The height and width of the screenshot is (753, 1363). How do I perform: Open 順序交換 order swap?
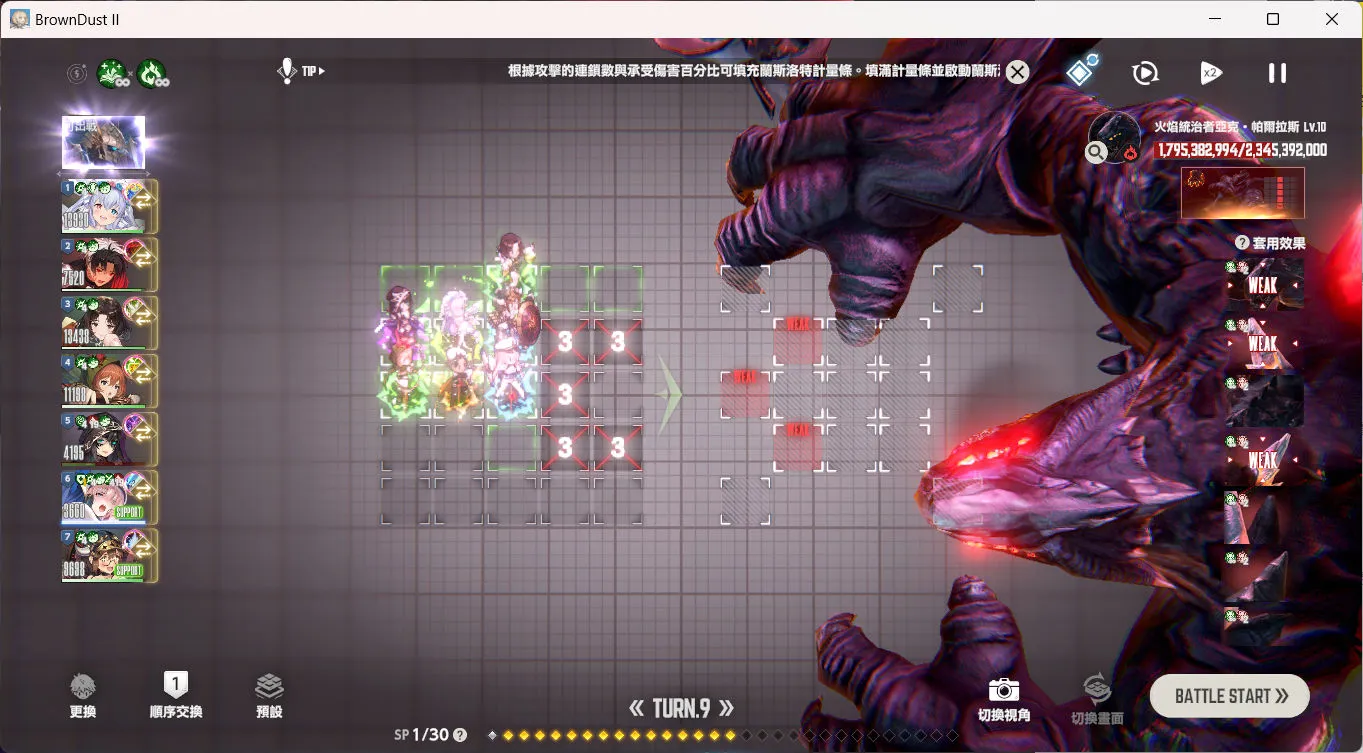point(175,695)
